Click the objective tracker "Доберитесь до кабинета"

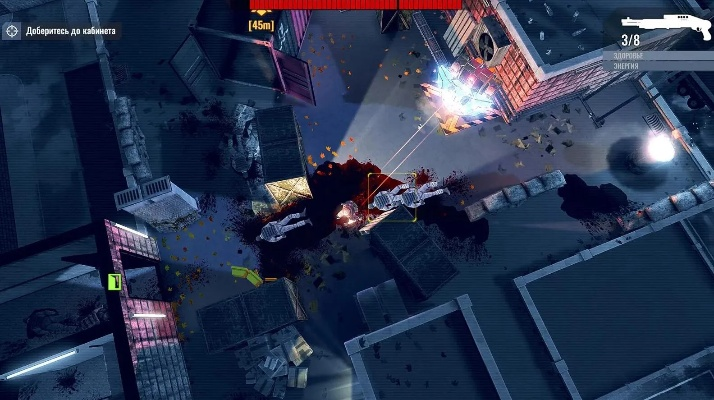point(62,31)
